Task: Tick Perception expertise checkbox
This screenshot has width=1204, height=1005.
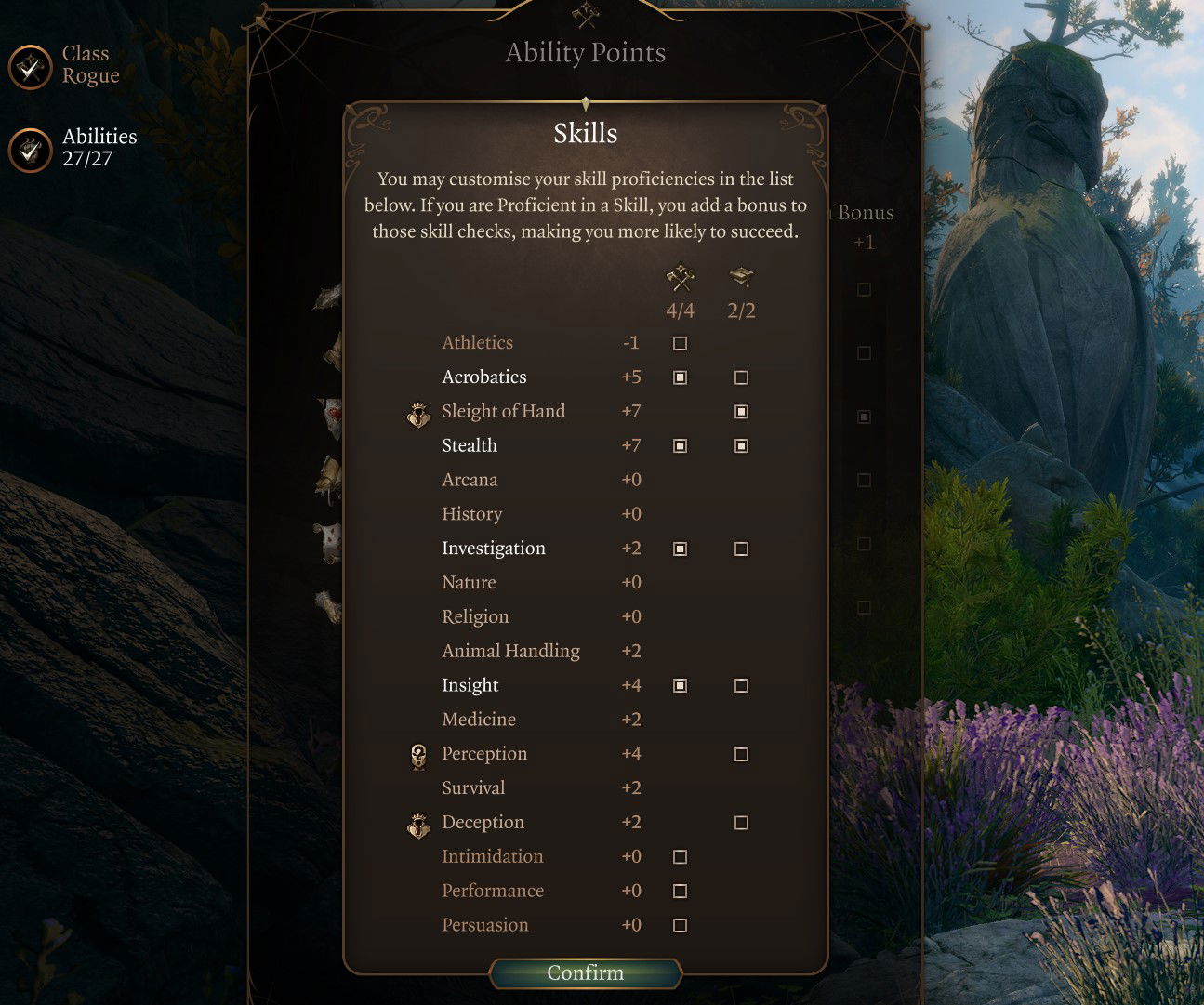Action: [x=741, y=755]
